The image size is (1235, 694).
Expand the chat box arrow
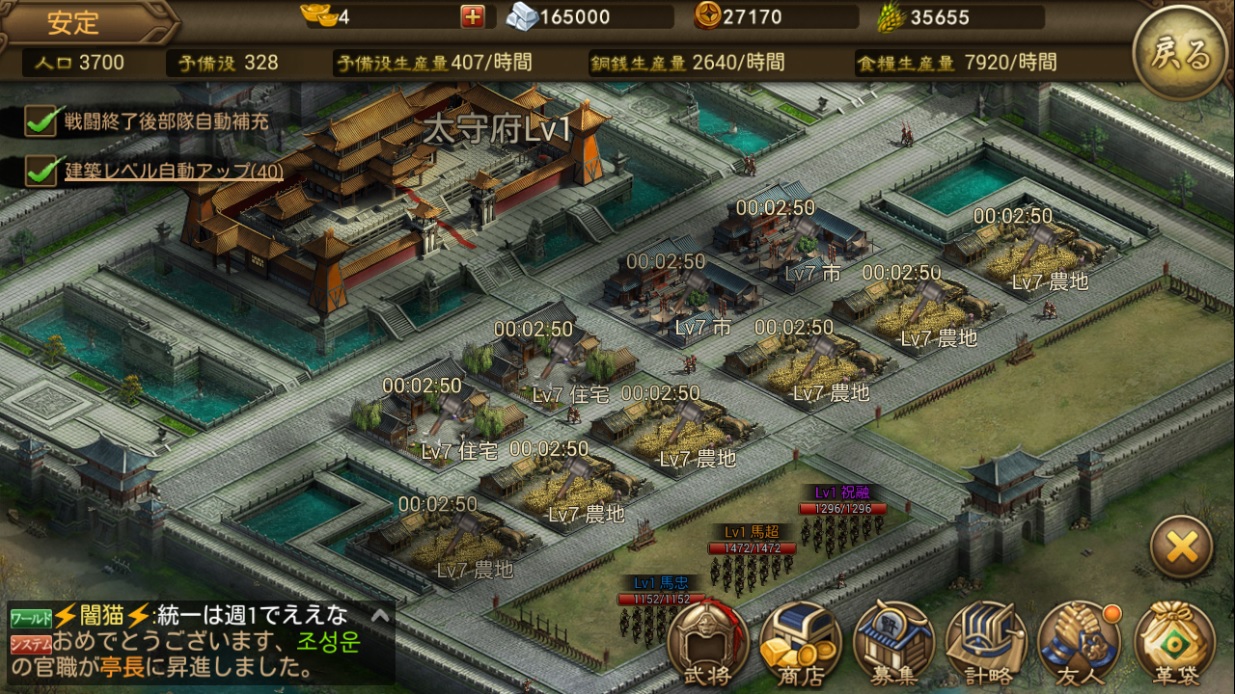click(380, 616)
